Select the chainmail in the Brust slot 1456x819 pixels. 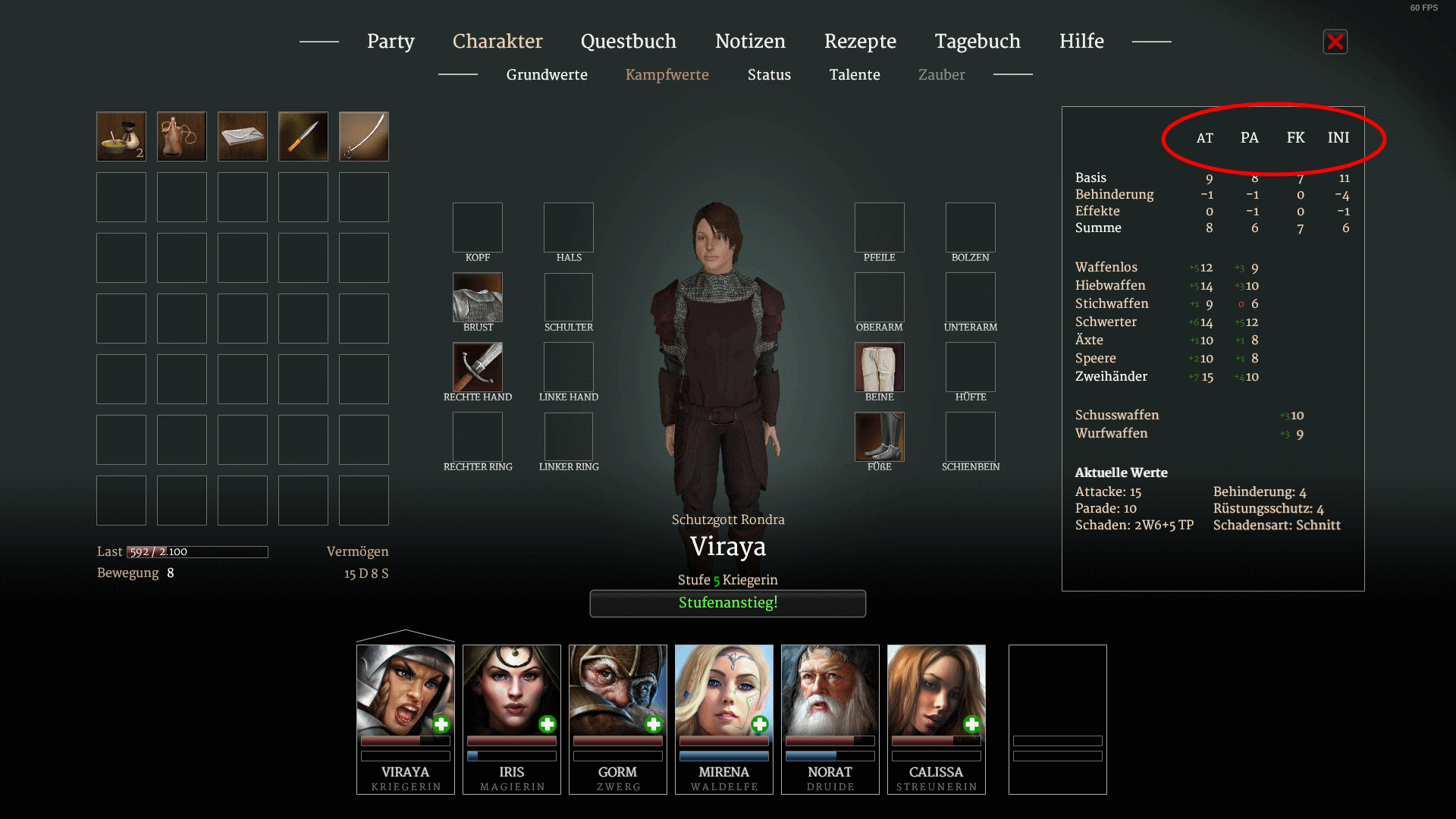pyautogui.click(x=478, y=297)
